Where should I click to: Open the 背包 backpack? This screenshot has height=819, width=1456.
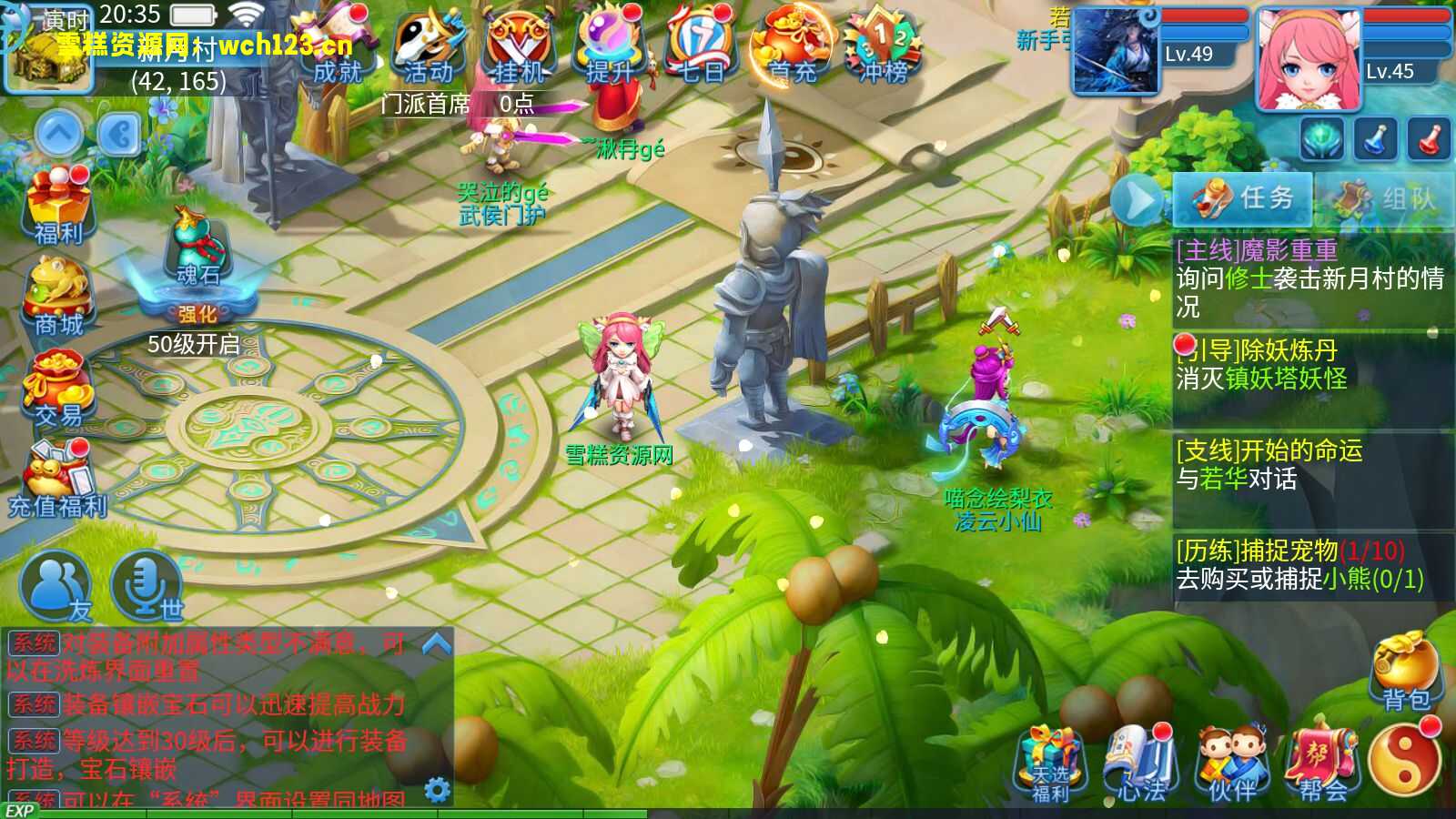1406,672
